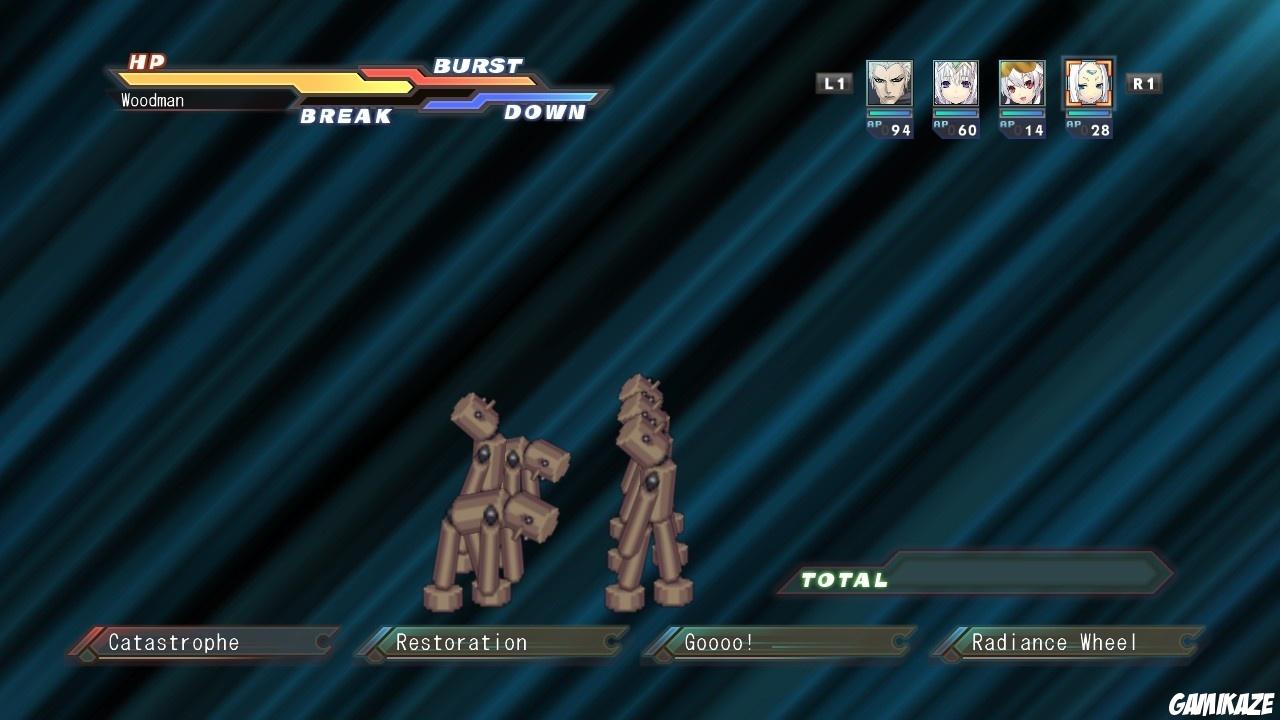1280x720 pixels.
Task: Activate the Restoration skill command
Action: point(462,643)
